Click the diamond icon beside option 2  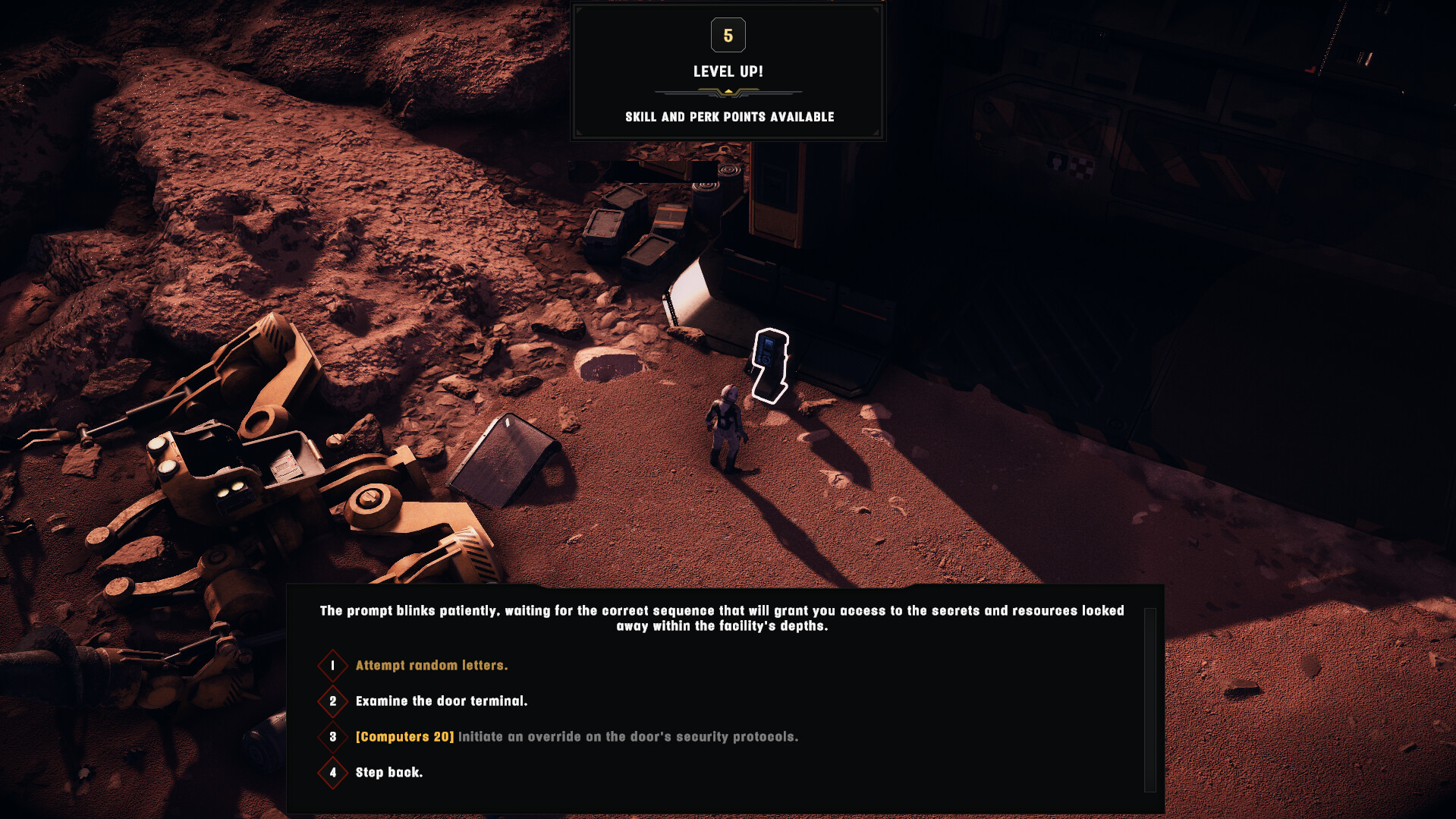(x=332, y=701)
